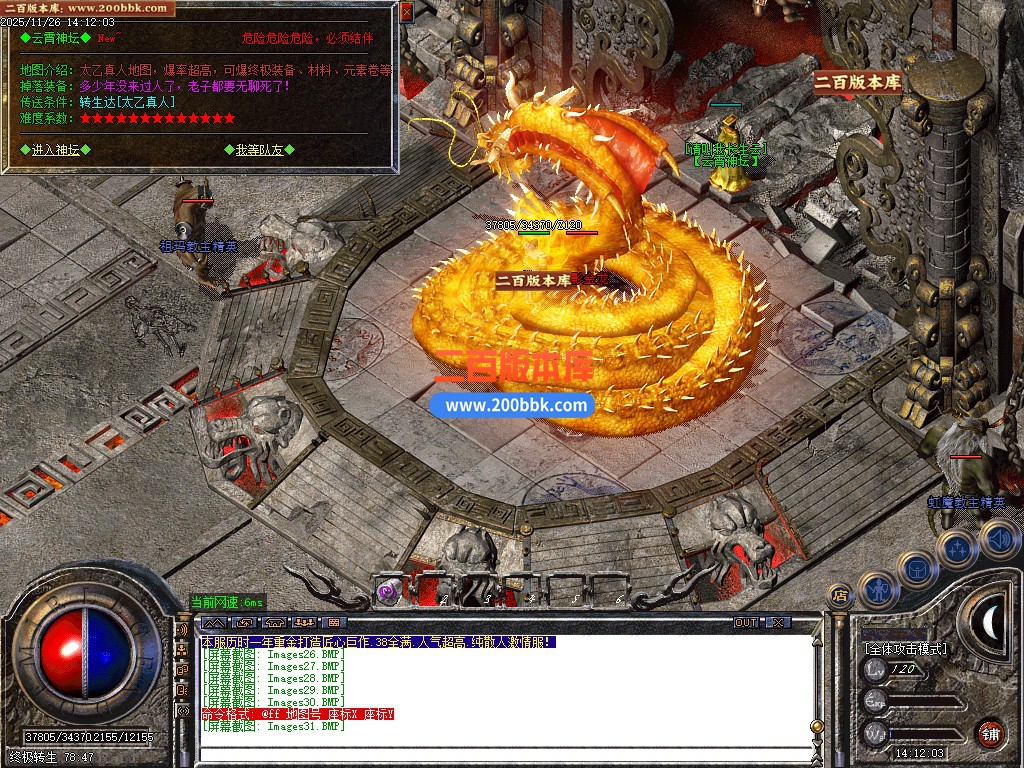The image size is (1024, 768).
Task: Click the top sound-wave chat channel icon
Action: coord(182,631)
